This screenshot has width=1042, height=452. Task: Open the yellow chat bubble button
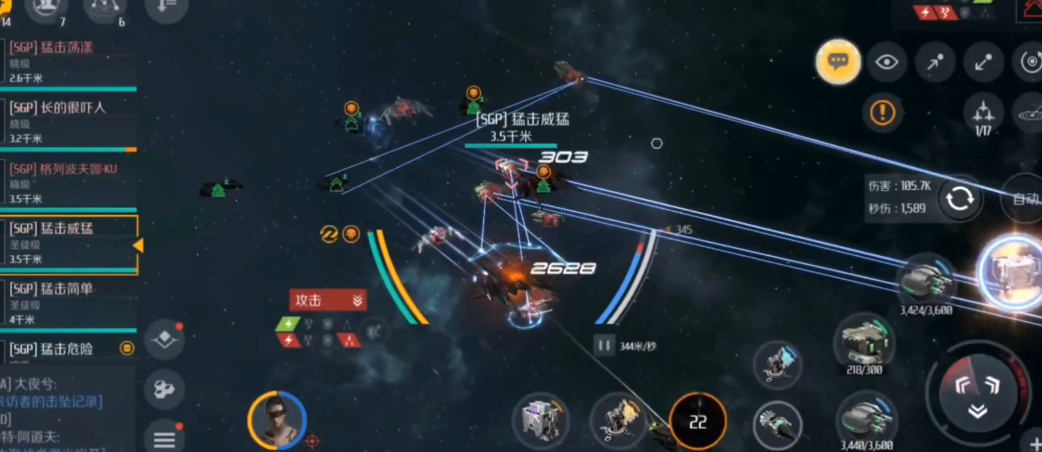838,62
